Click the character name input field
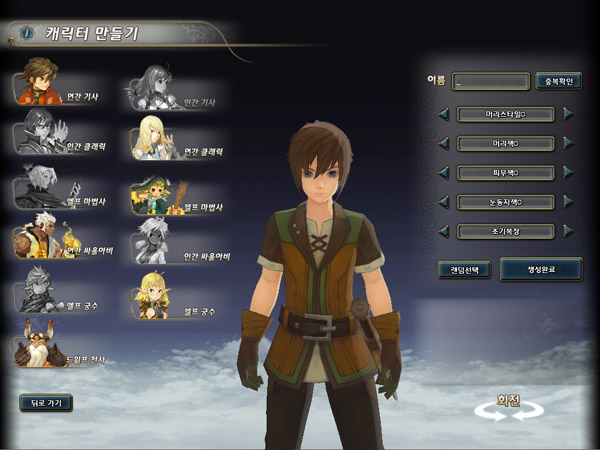 (490, 82)
